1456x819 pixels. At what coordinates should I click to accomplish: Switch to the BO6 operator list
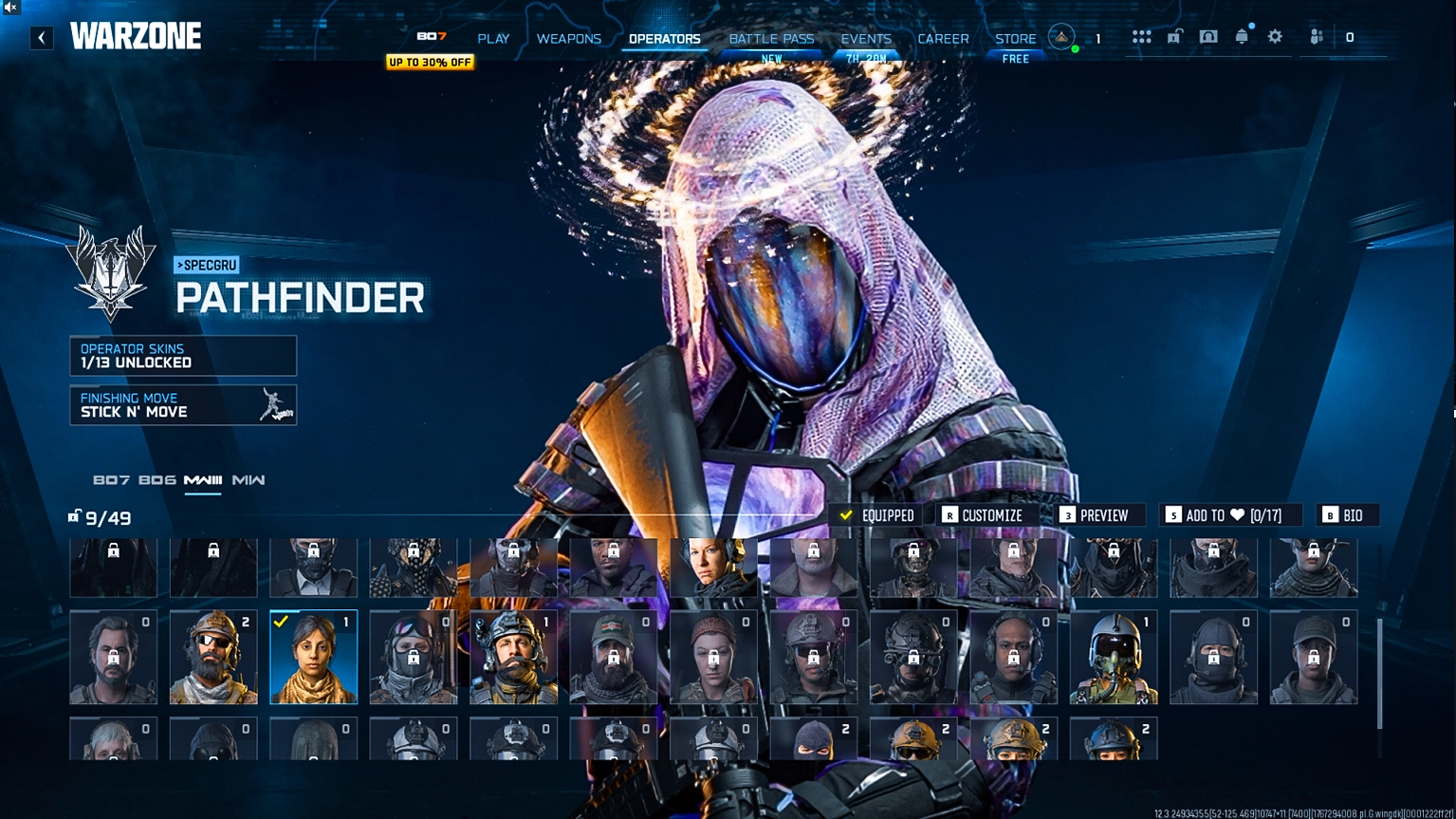(159, 481)
